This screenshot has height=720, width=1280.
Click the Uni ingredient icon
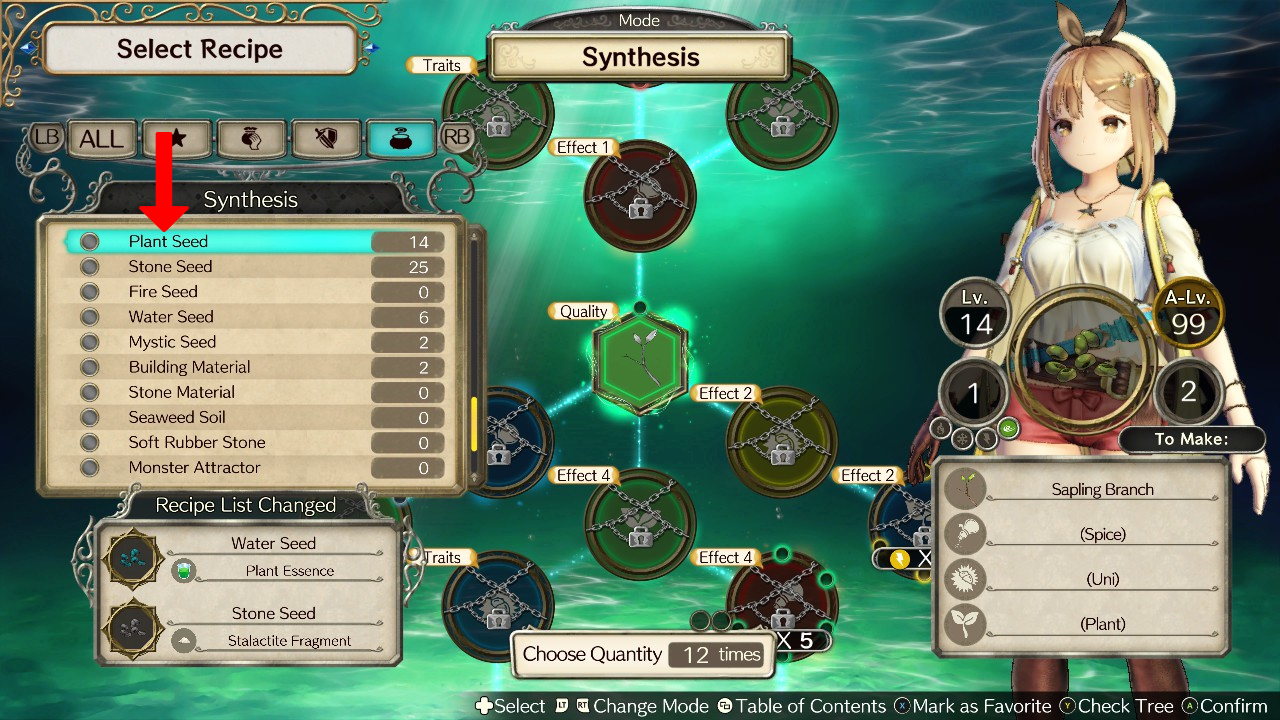[964, 579]
